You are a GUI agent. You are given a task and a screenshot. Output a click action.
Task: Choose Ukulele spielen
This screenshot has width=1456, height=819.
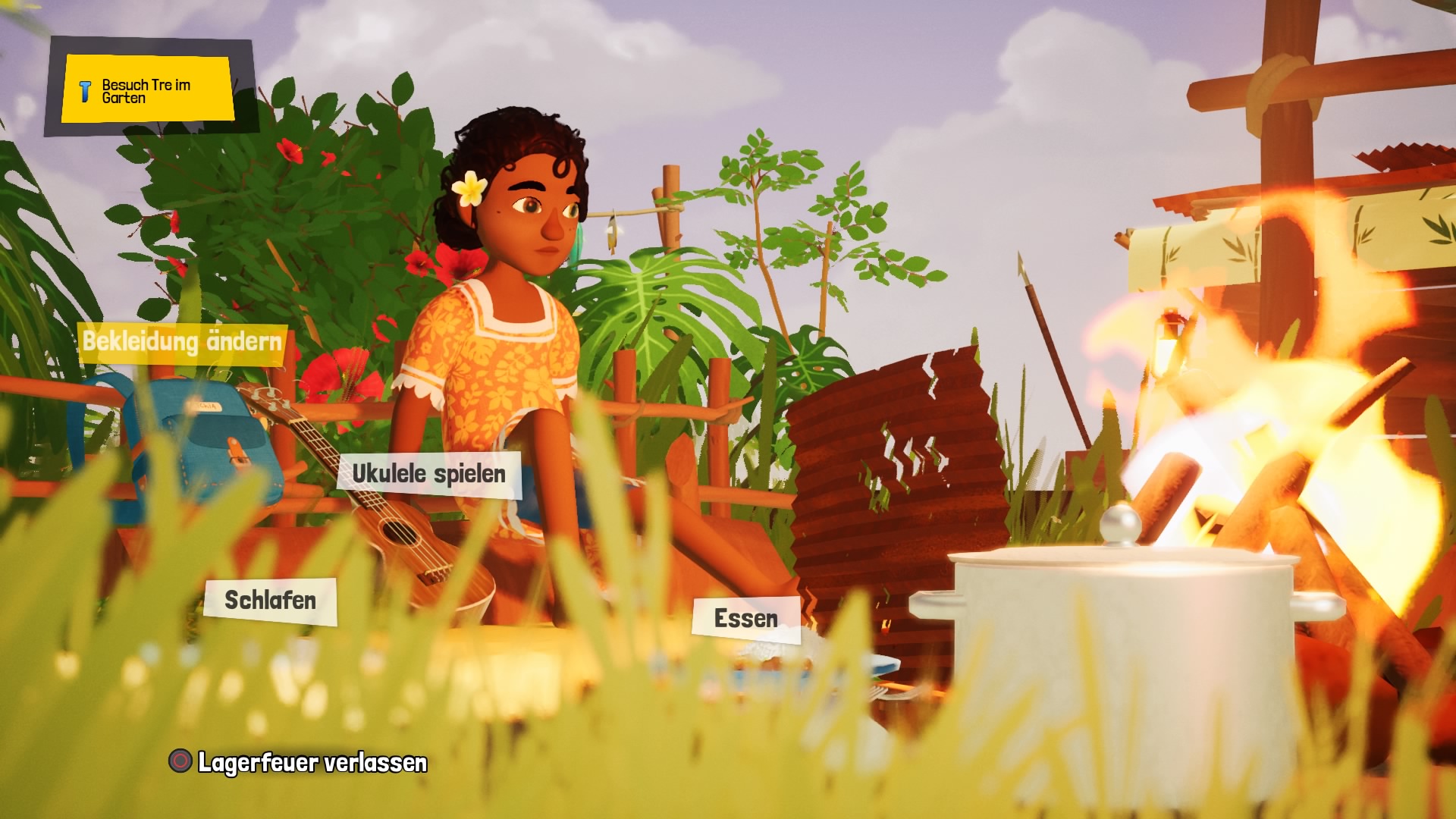[429, 475]
